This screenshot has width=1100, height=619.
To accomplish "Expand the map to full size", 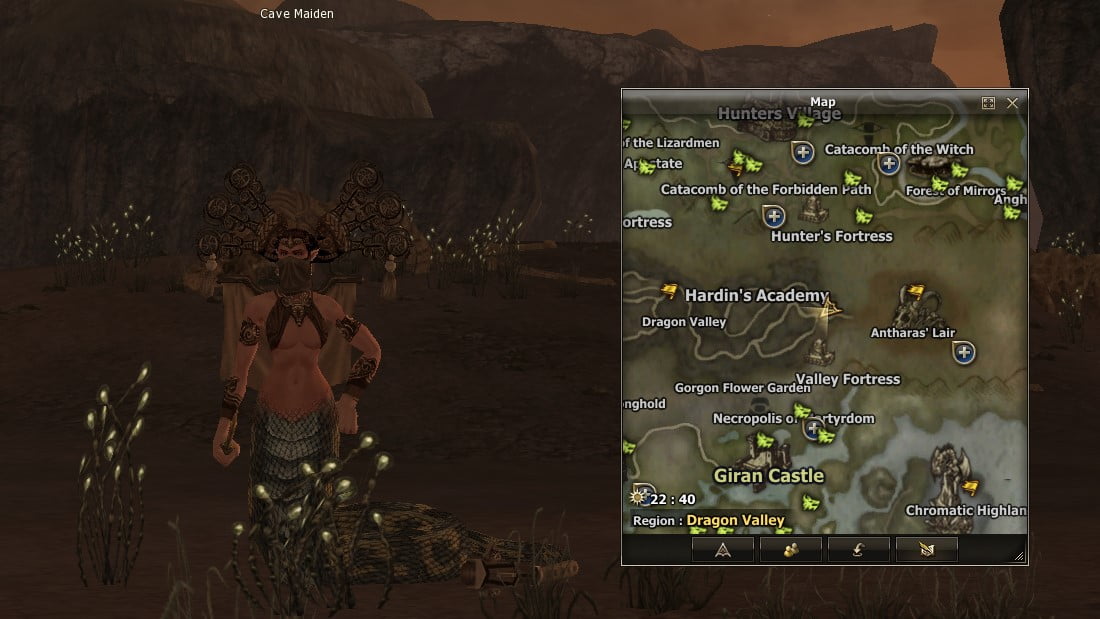I will tap(988, 103).
